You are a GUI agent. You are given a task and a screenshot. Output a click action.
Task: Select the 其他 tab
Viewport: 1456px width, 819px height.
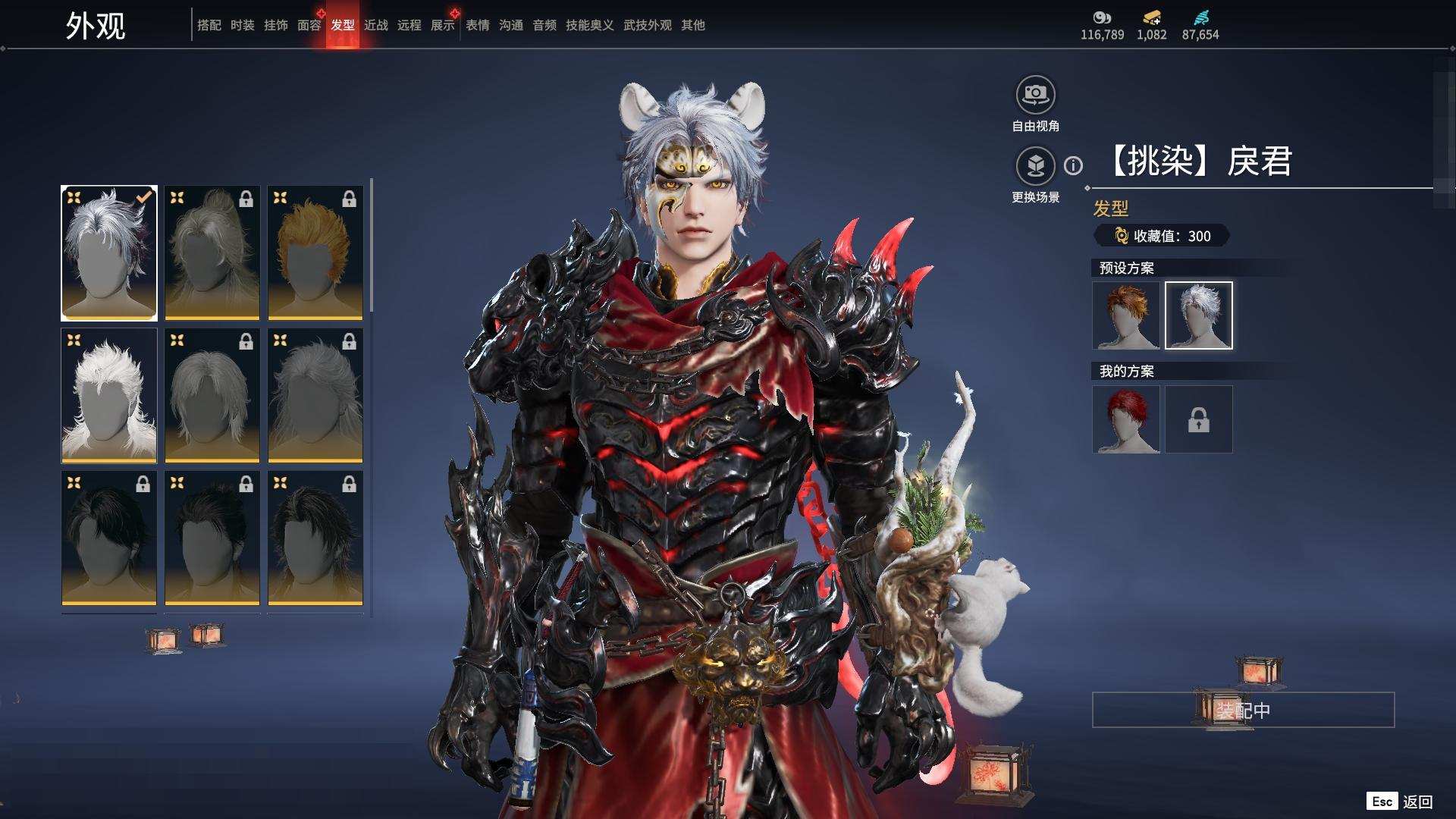692,25
